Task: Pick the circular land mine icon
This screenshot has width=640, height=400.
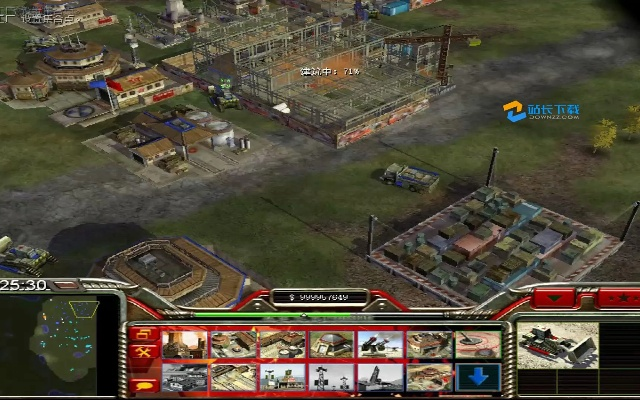Action: click(478, 344)
